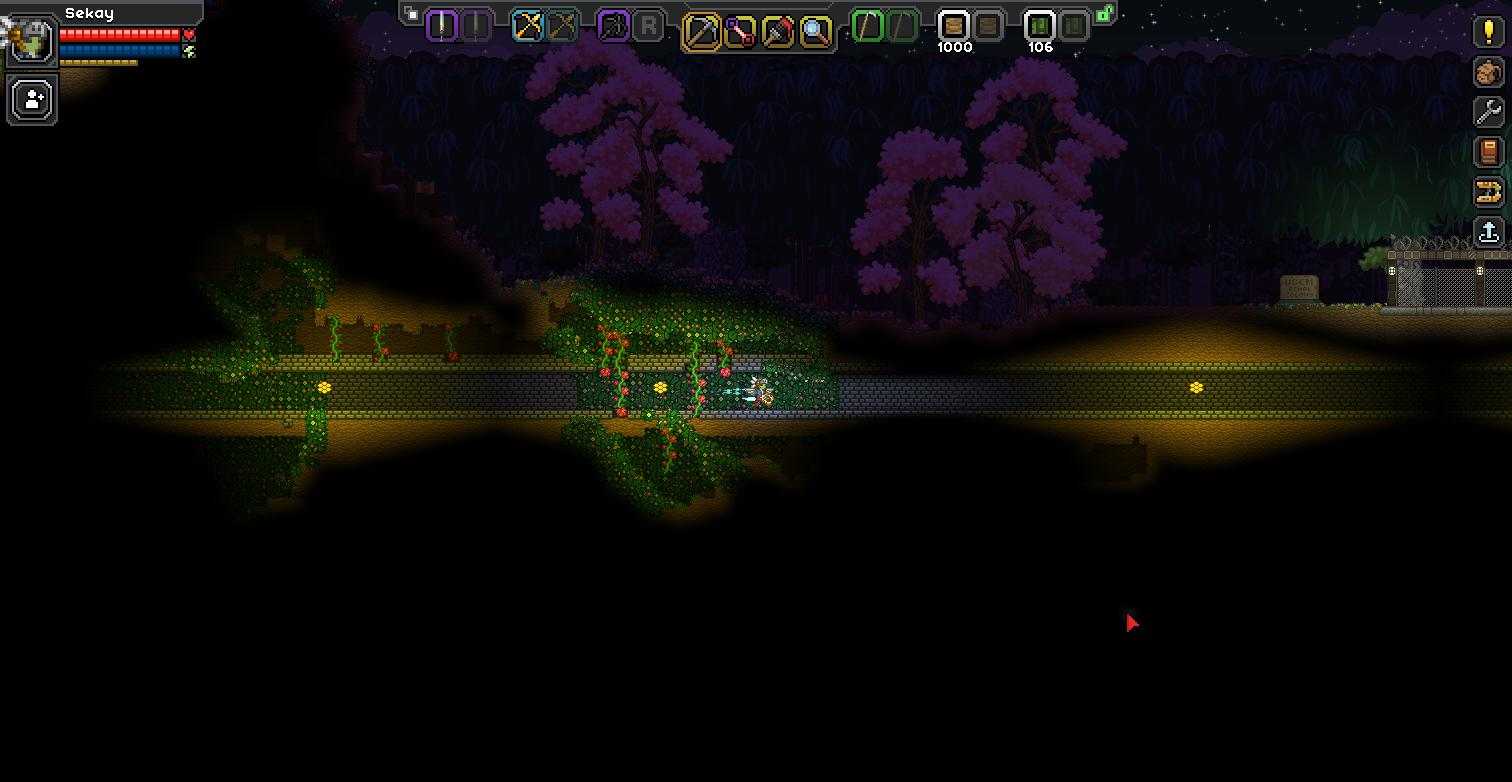The height and width of the screenshot is (782, 1512).
Task: Select the dark purple bow slot
Action: tap(613, 26)
